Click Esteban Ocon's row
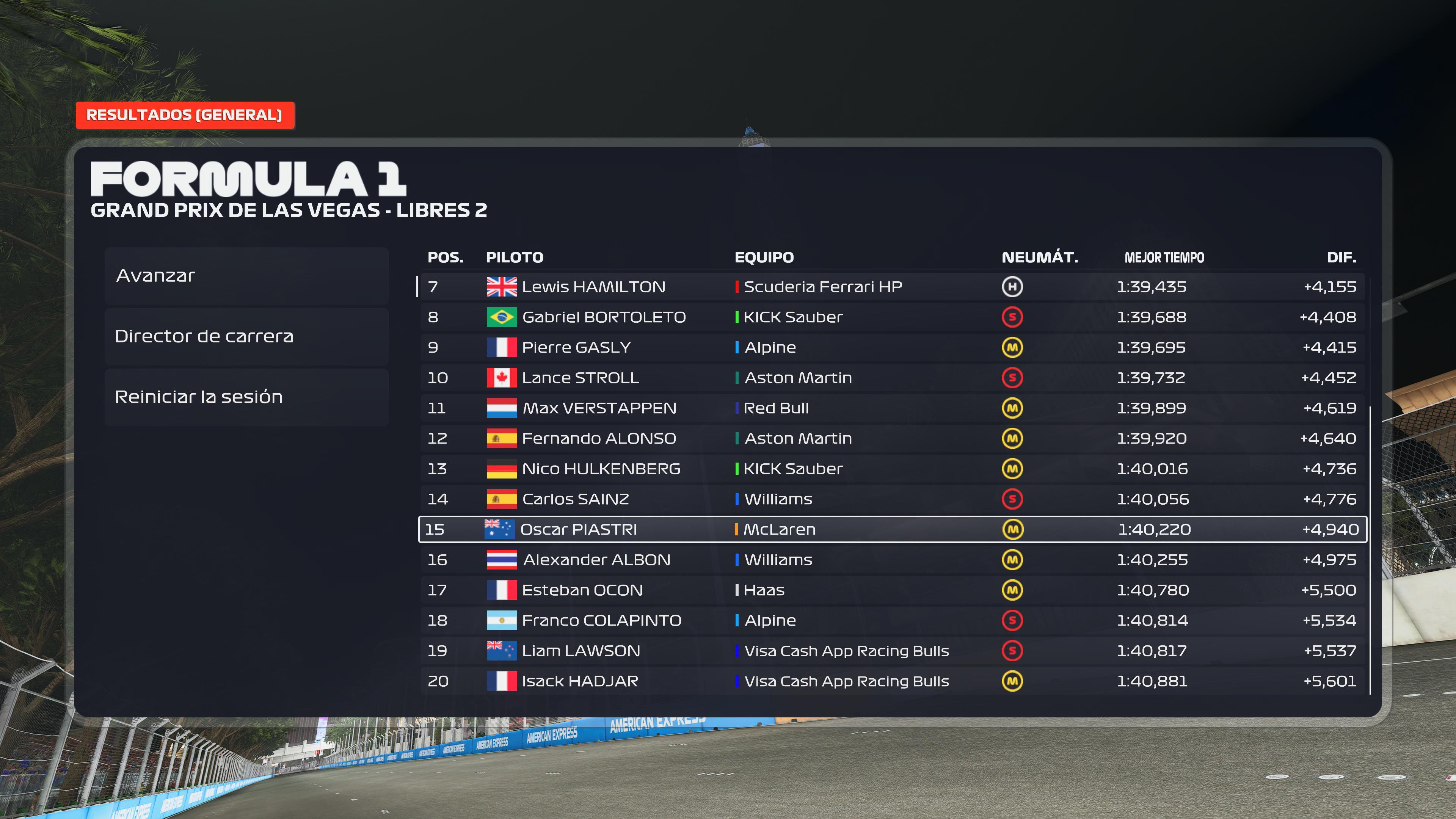1456x819 pixels. 892,590
